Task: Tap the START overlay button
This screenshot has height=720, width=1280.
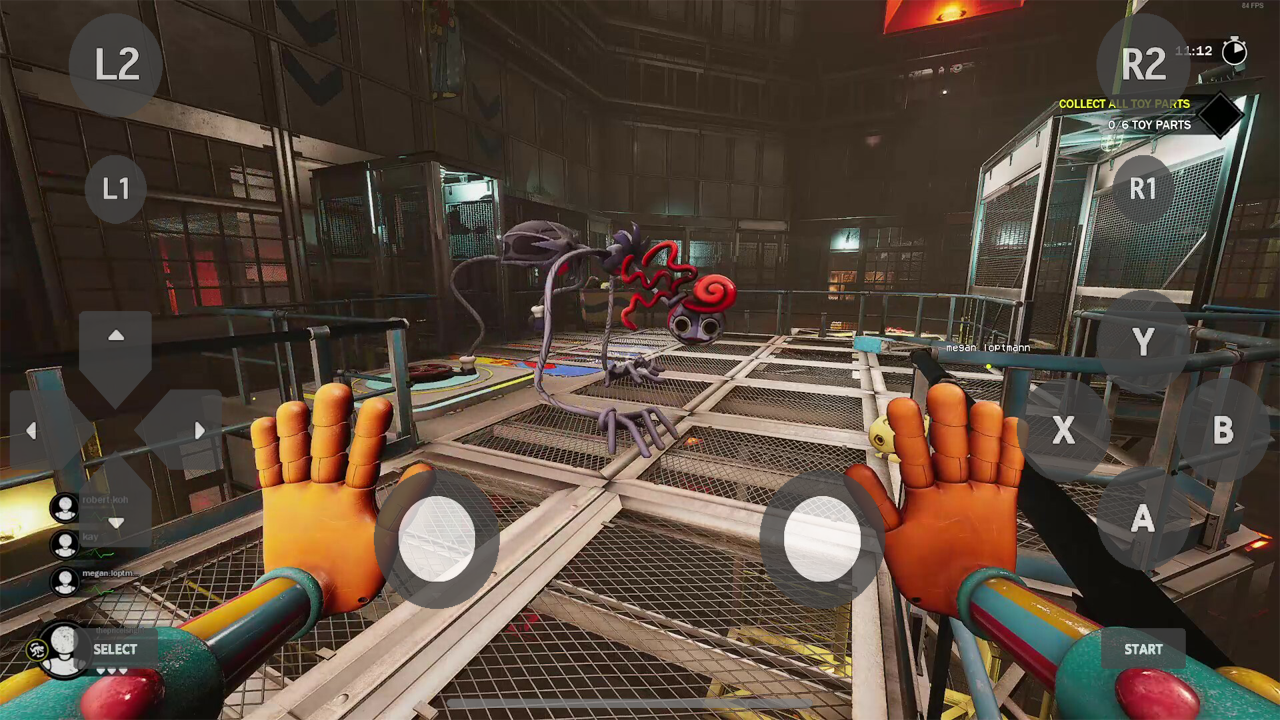Action: click(1143, 649)
